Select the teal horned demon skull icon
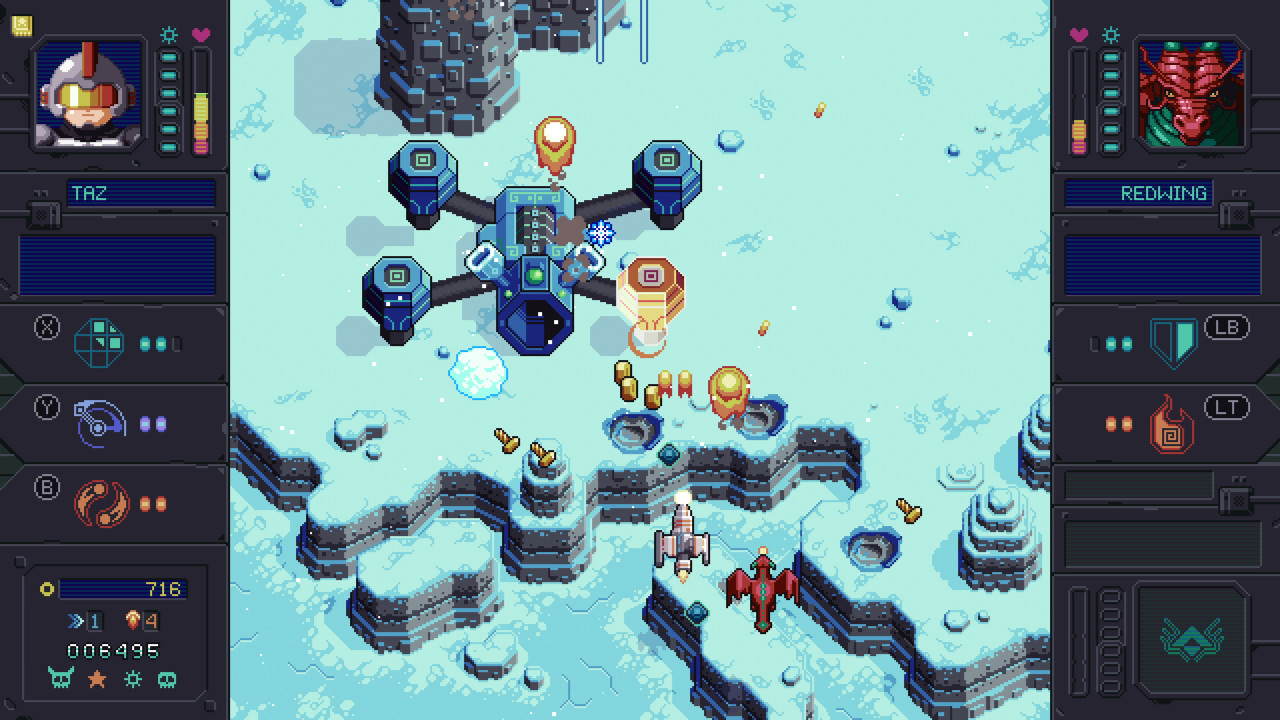The image size is (1280, 720). (x=59, y=678)
